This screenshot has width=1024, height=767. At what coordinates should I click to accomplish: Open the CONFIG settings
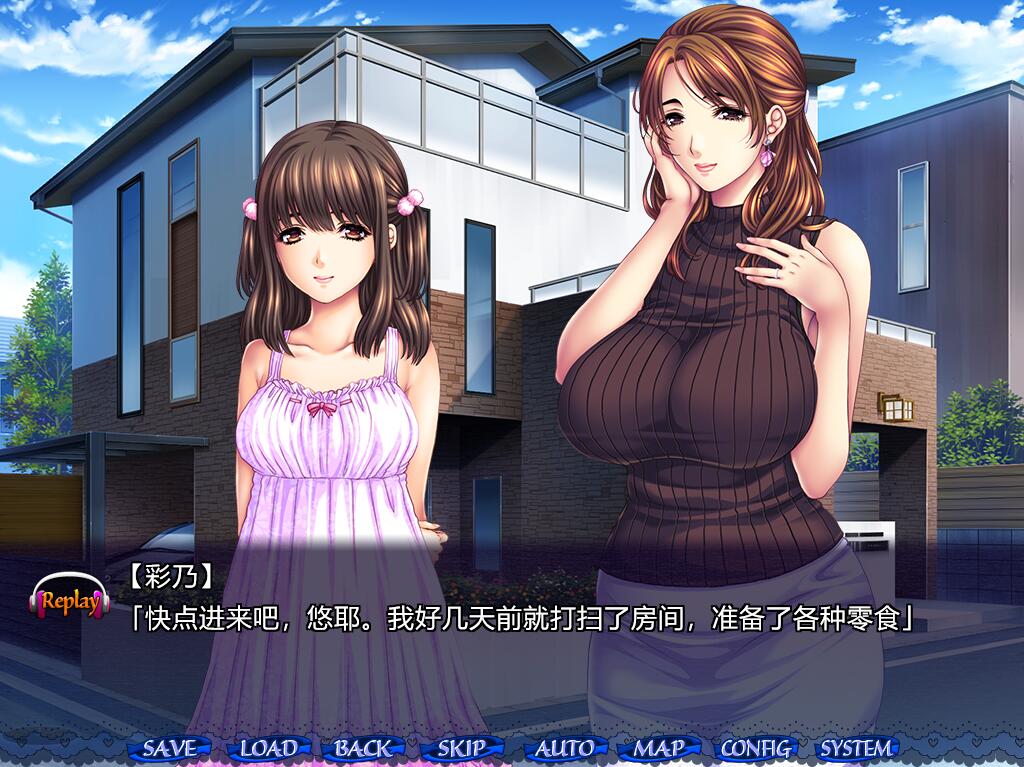coord(756,748)
